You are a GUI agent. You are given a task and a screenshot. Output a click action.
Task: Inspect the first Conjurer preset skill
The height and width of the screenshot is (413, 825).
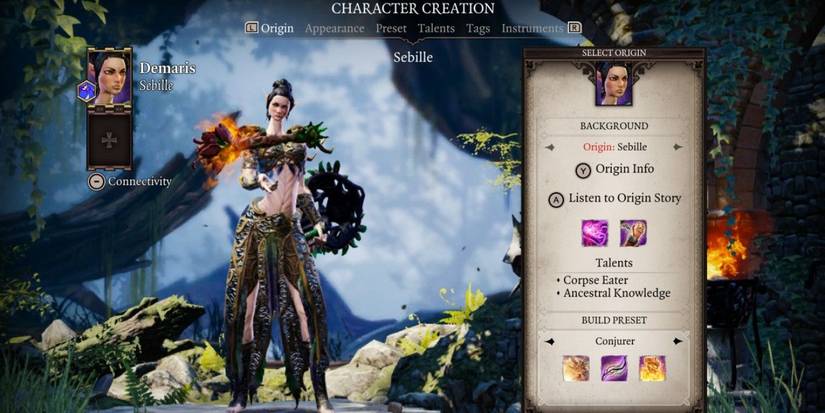[576, 369]
